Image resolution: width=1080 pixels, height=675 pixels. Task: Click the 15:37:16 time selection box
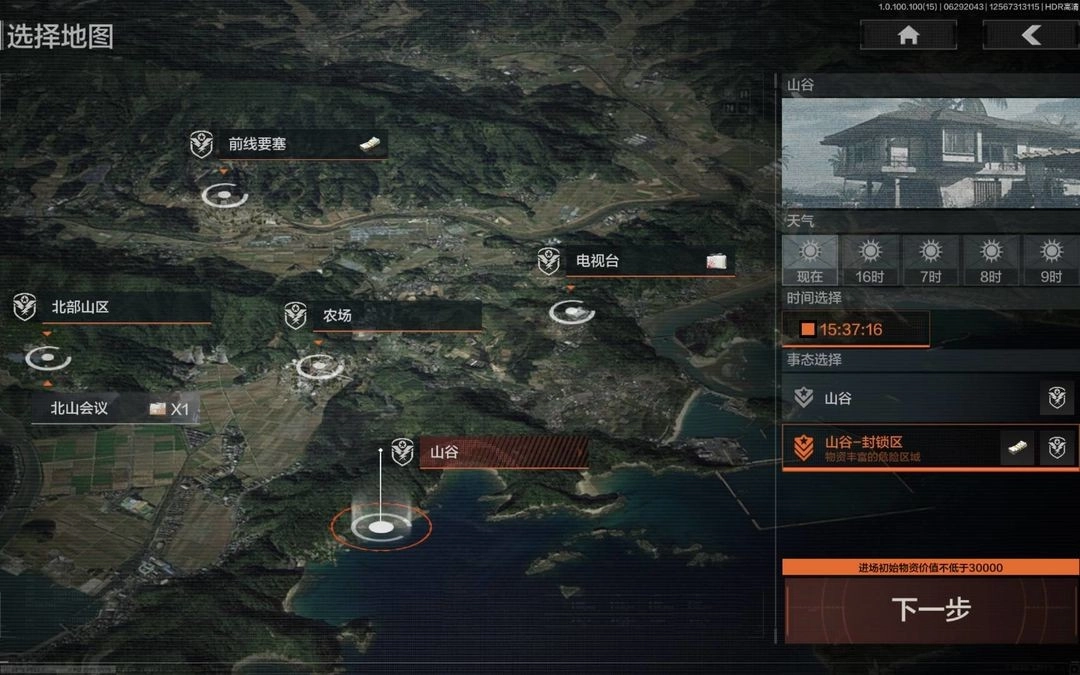coord(856,329)
